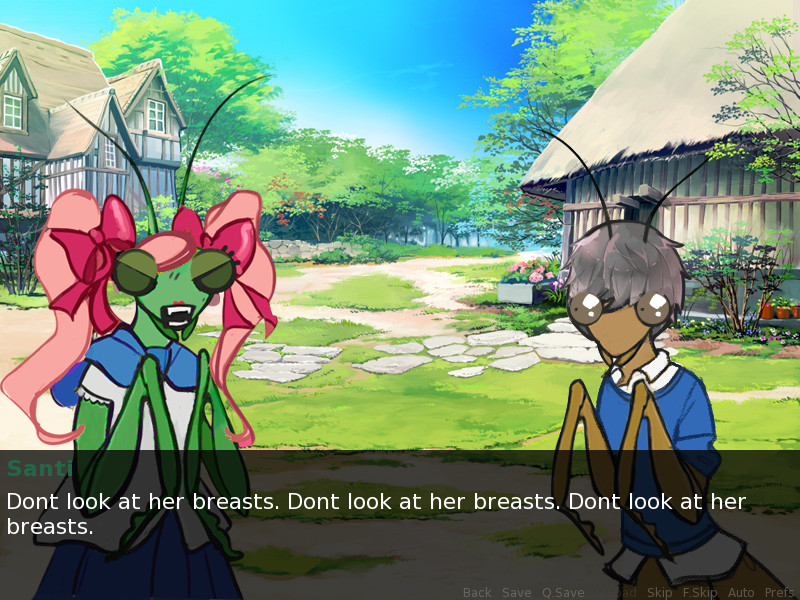Screen dimensions: 800x600
Task: Activate Skip in the quick menu
Action: (x=660, y=592)
